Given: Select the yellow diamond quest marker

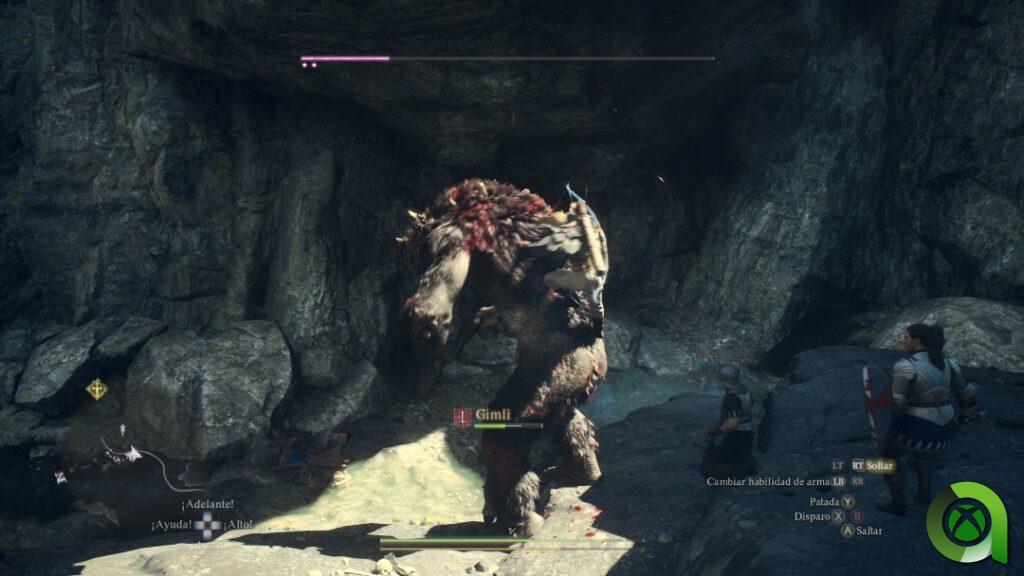Looking at the screenshot, I should [x=96, y=388].
